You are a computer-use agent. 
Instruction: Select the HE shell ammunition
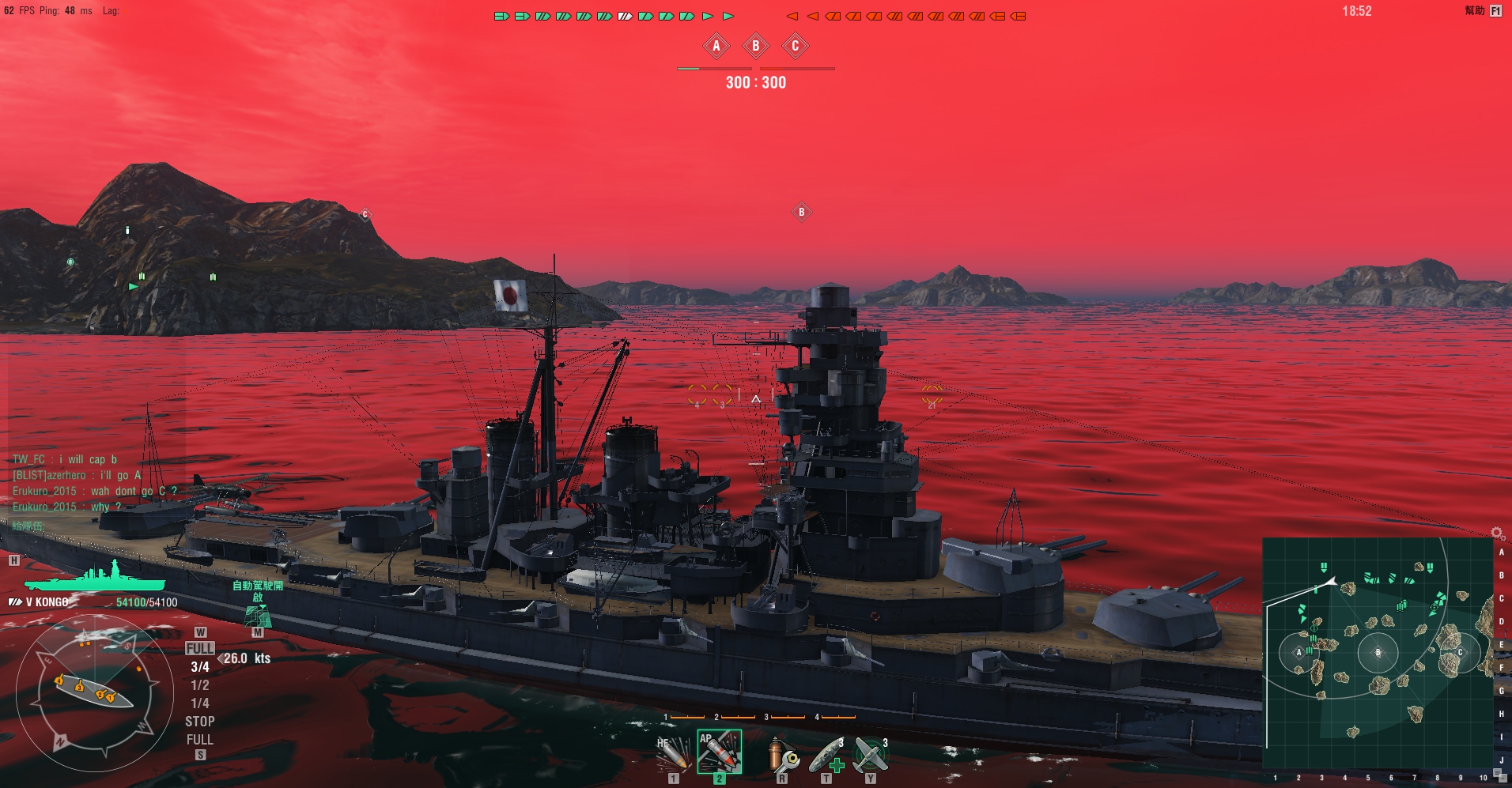[673, 752]
